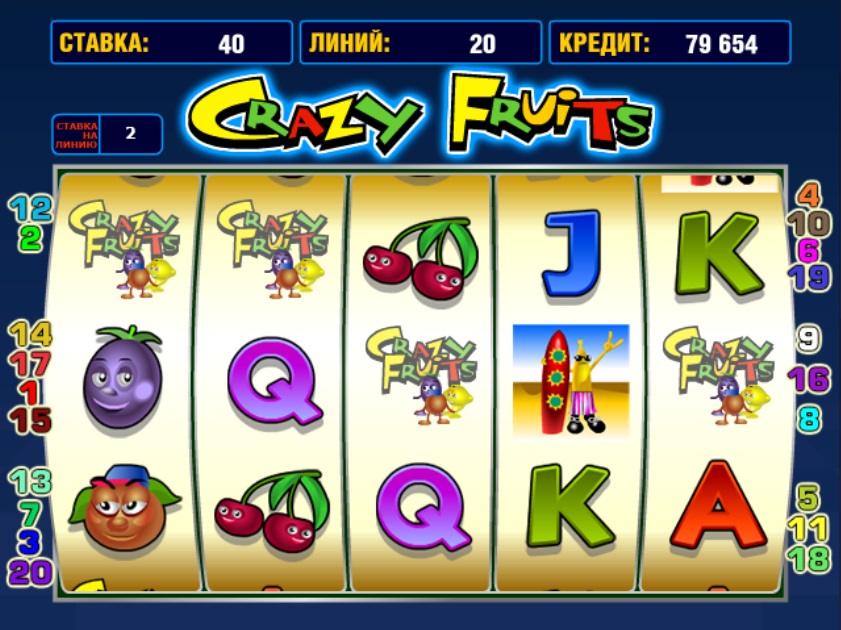This screenshot has height=630, width=841.
Task: Choose payline 13 marker
Action: [30, 482]
